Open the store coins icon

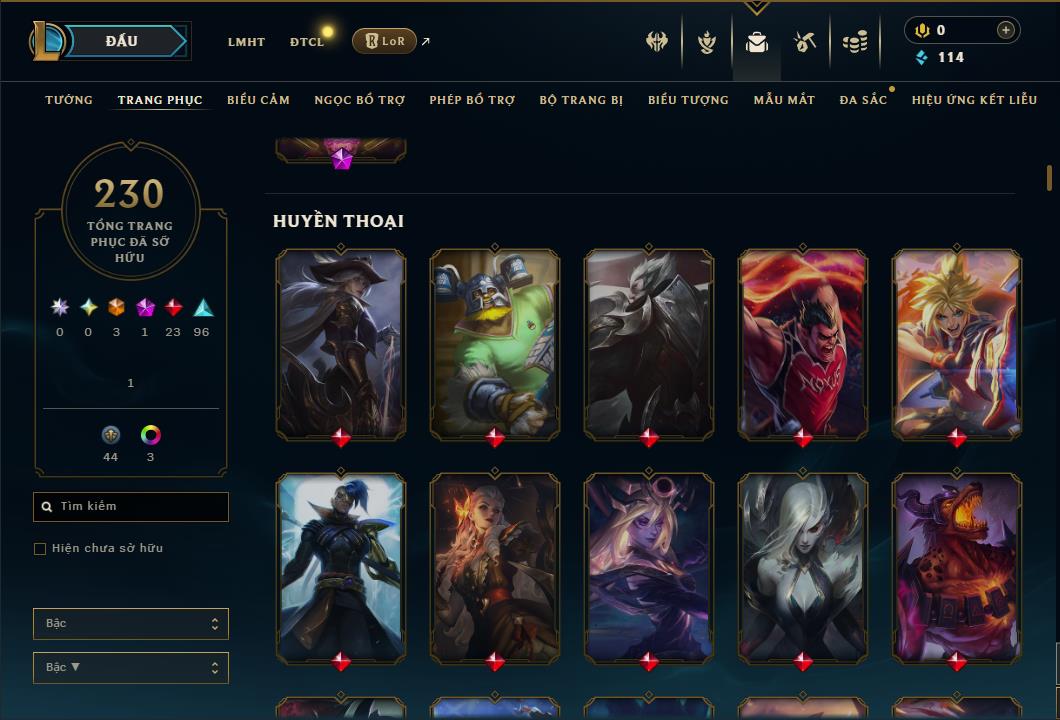(x=854, y=42)
